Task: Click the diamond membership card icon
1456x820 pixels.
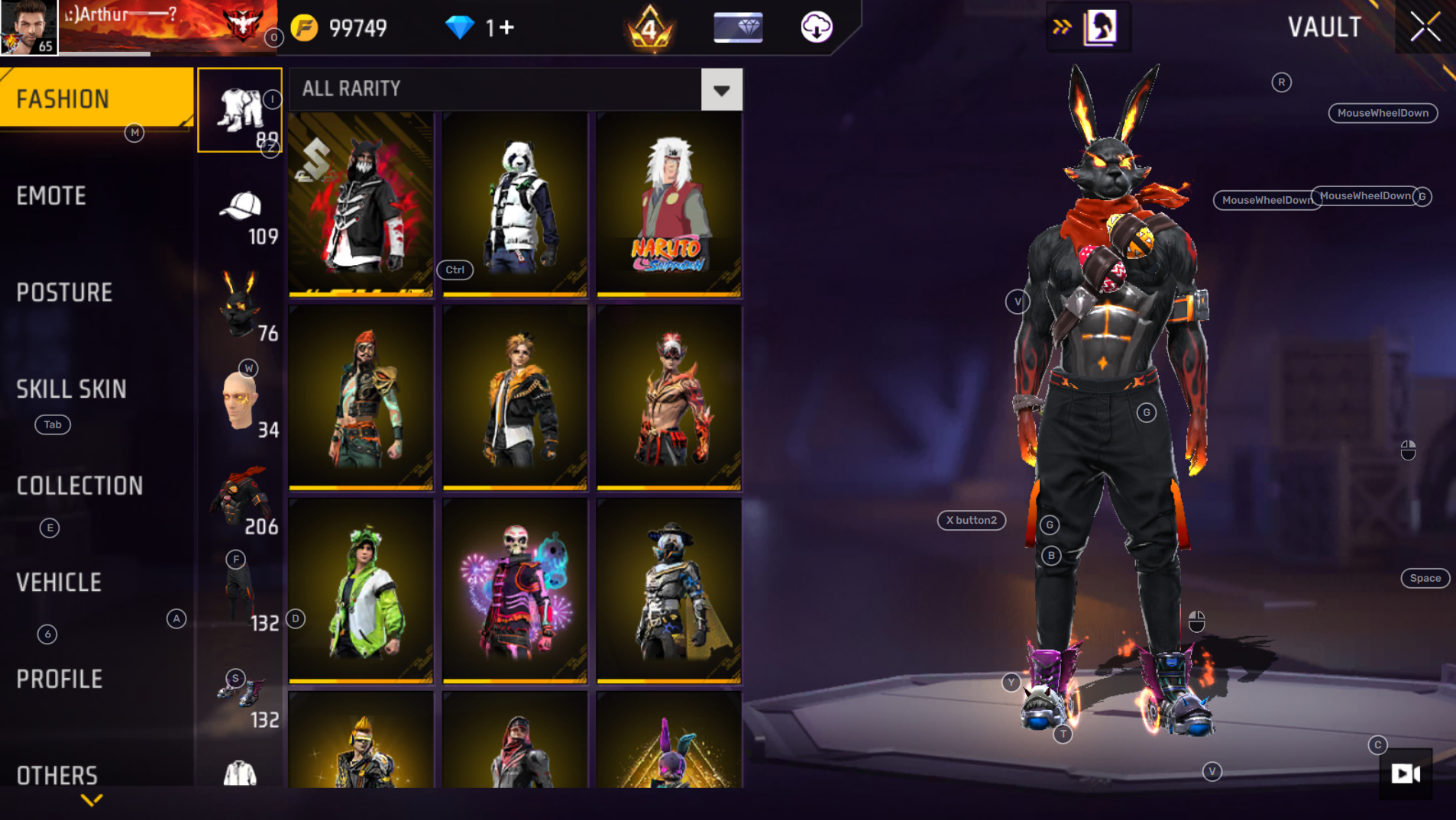Action: [x=738, y=27]
